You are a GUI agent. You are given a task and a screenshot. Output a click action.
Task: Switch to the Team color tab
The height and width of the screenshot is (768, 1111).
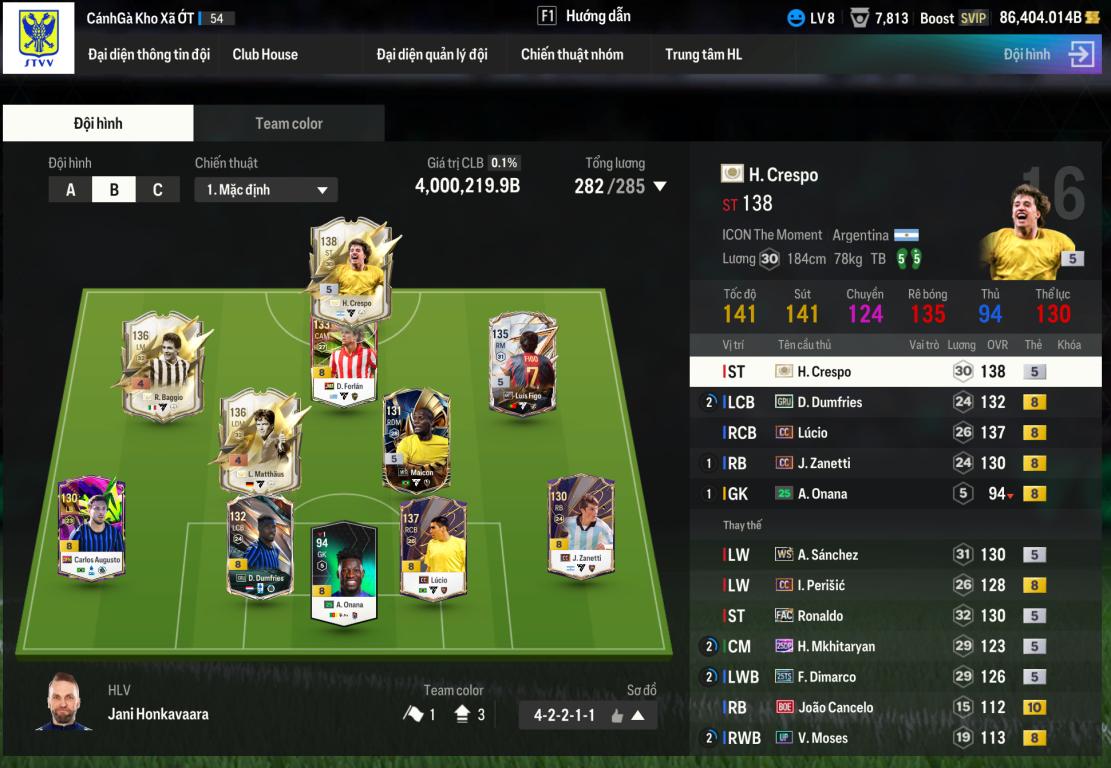click(289, 123)
